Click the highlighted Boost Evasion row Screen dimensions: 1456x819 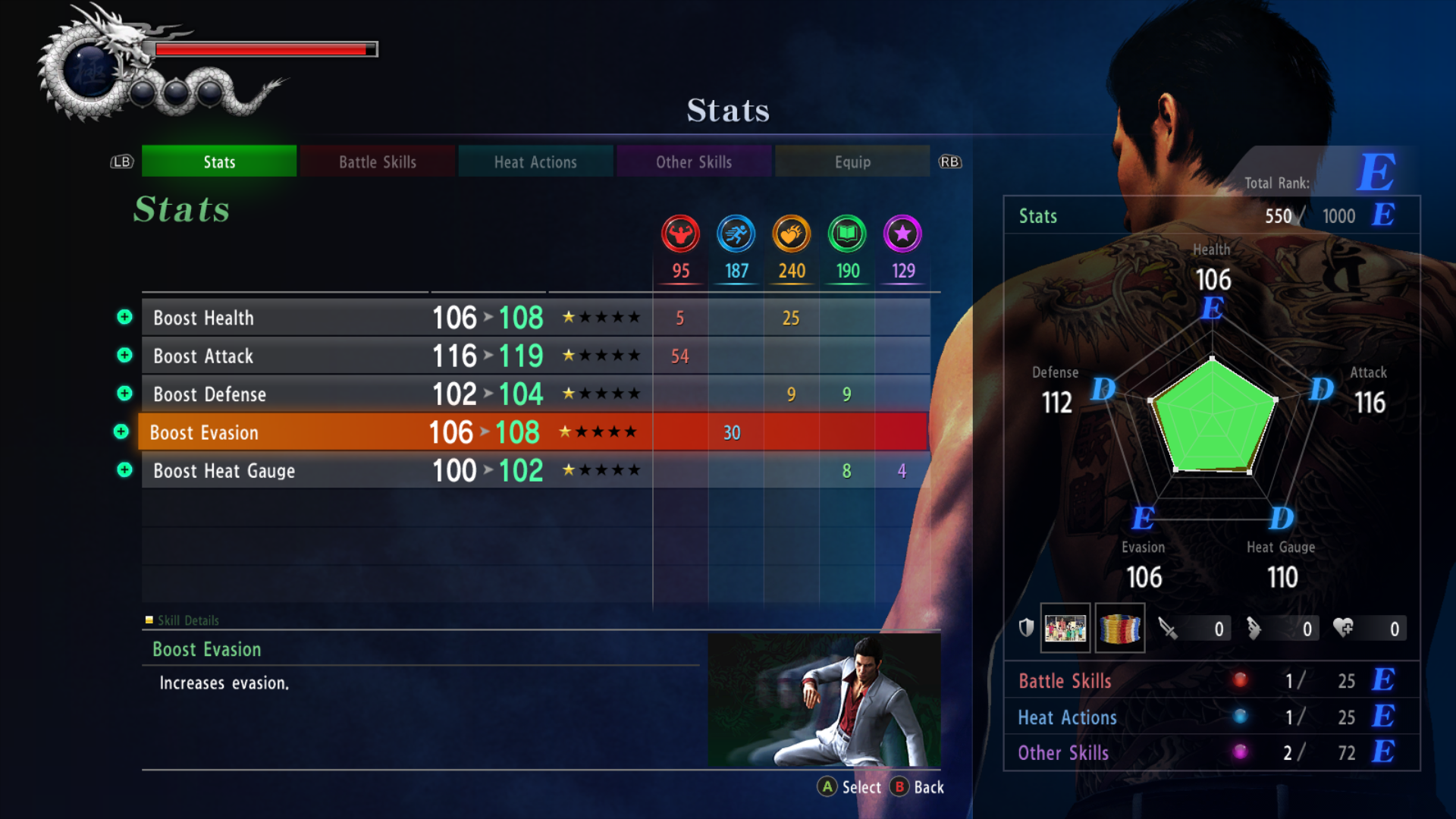coord(394,432)
